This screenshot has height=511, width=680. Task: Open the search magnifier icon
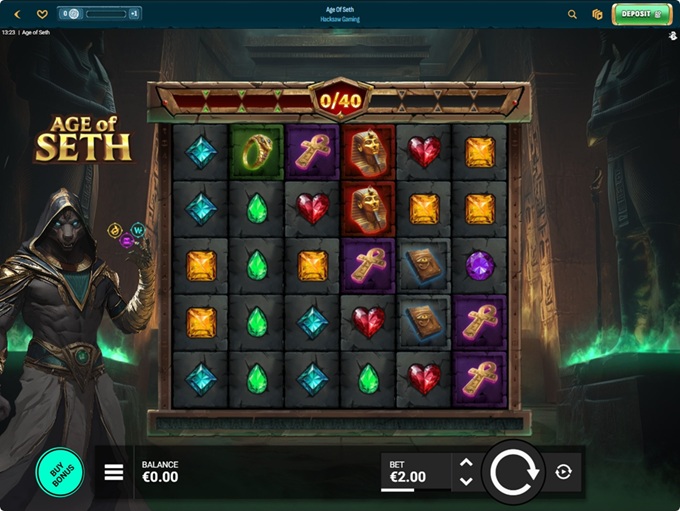pyautogui.click(x=572, y=14)
